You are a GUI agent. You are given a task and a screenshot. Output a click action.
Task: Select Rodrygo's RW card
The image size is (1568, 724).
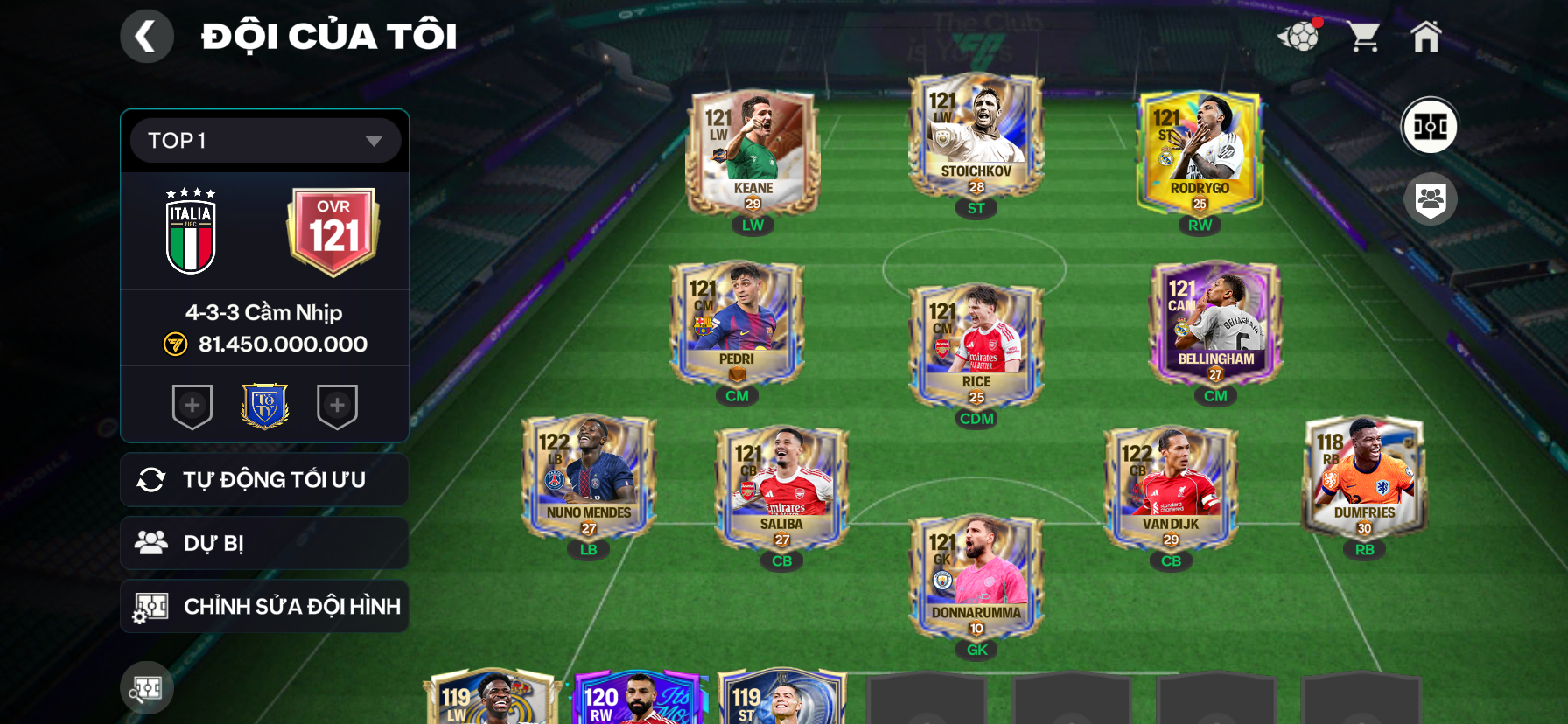click(x=1200, y=153)
